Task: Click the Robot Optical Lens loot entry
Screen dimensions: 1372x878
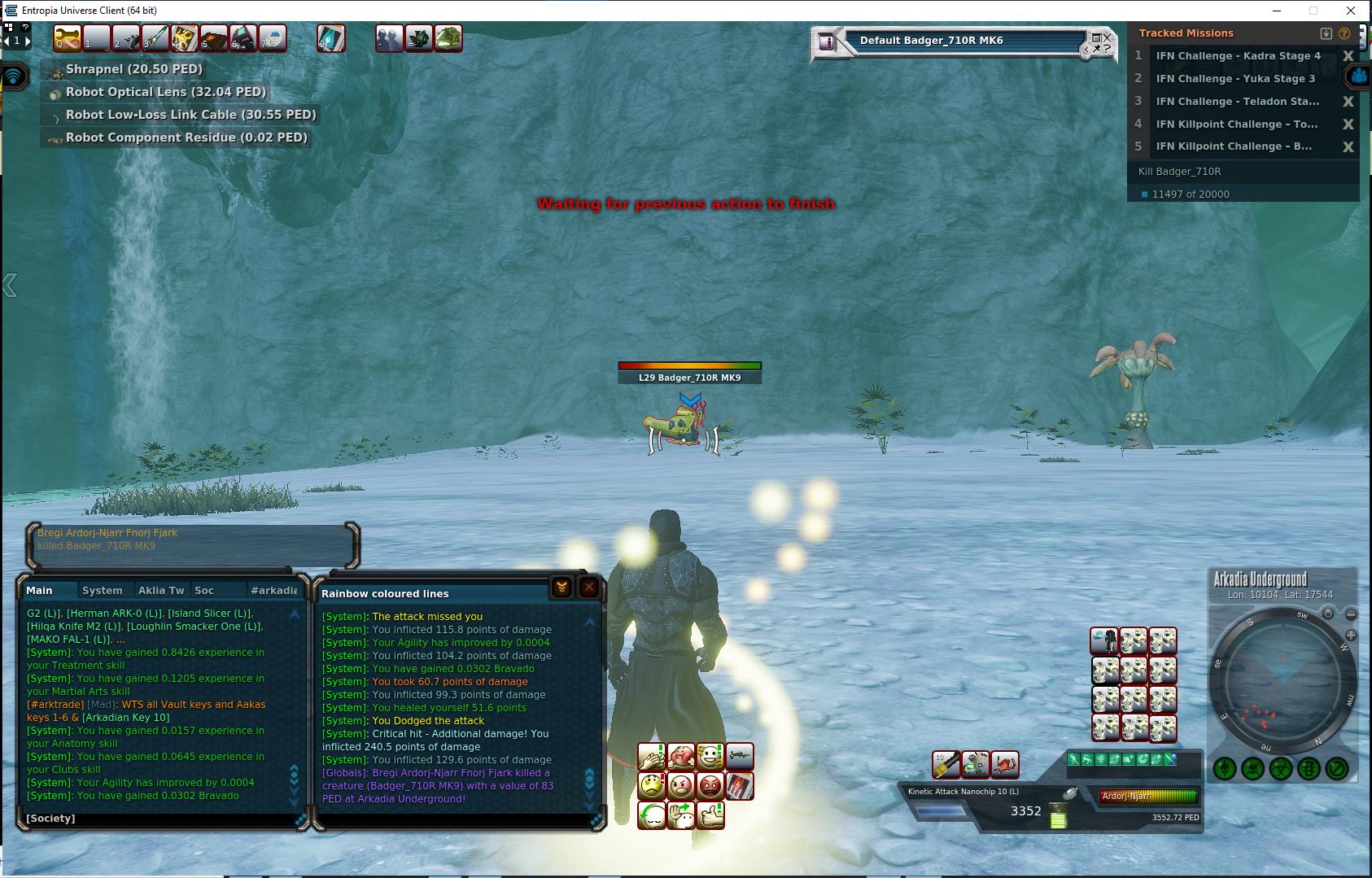Action: 165,92
